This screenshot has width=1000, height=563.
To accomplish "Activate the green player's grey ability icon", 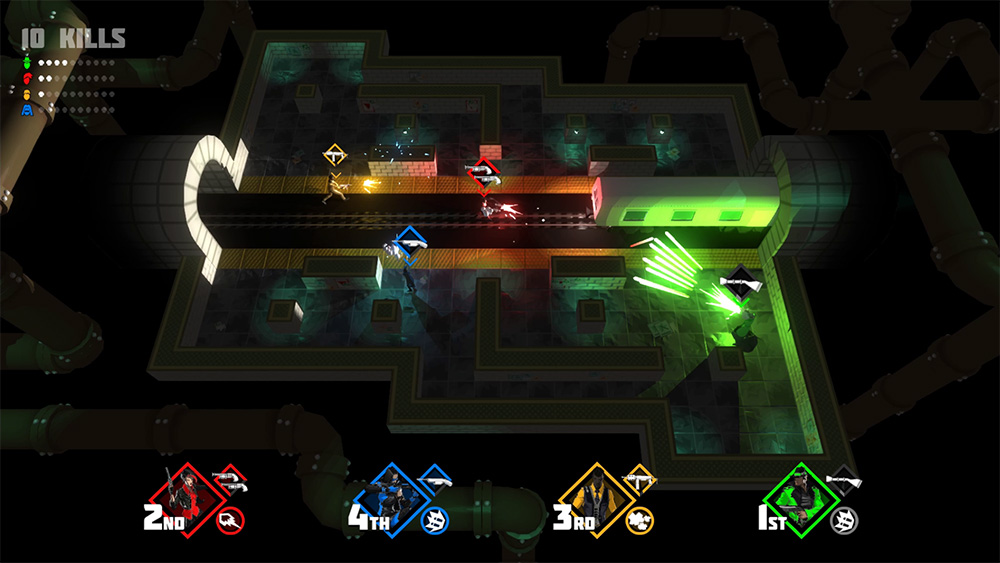I will [845, 519].
